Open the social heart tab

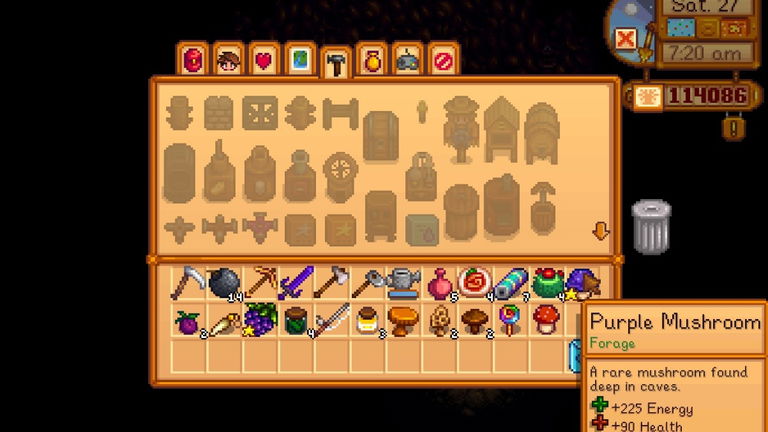pos(263,61)
